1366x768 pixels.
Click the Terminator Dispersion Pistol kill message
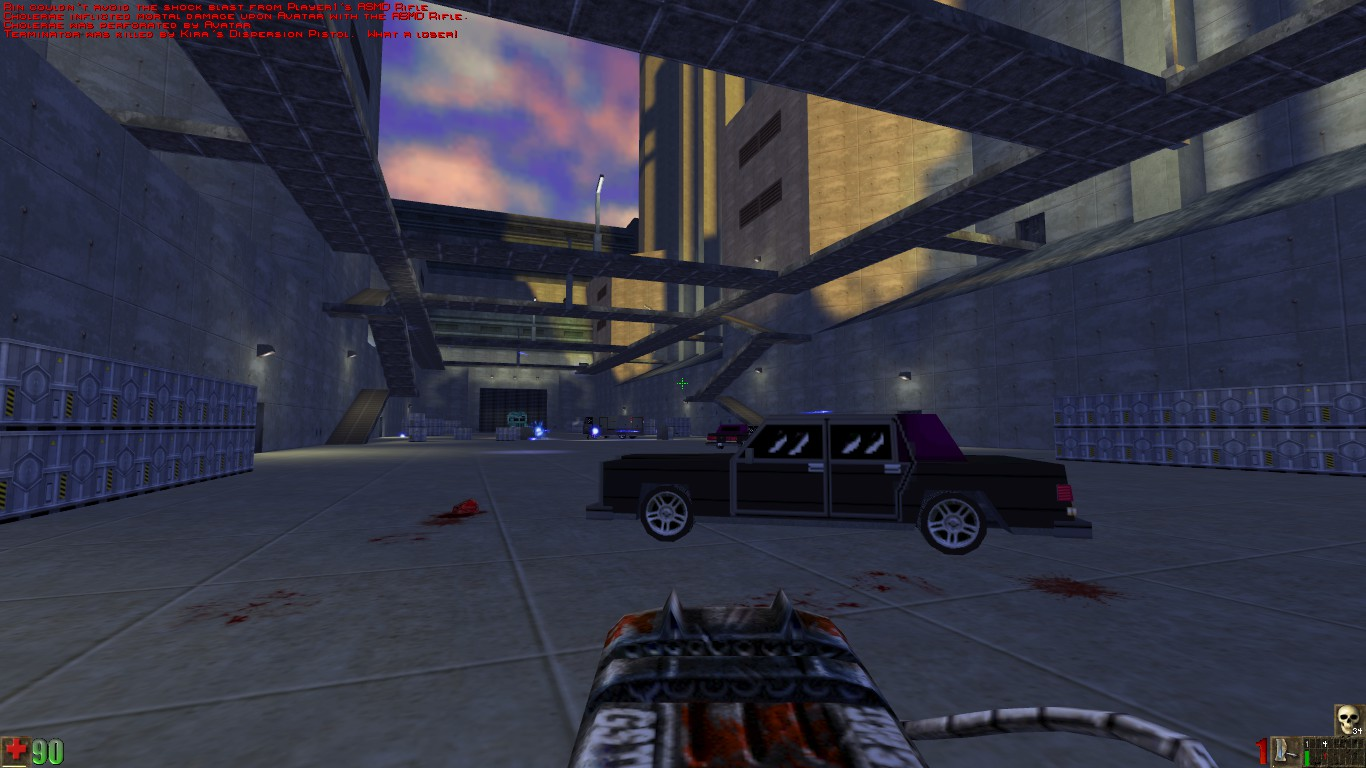[x=230, y=33]
